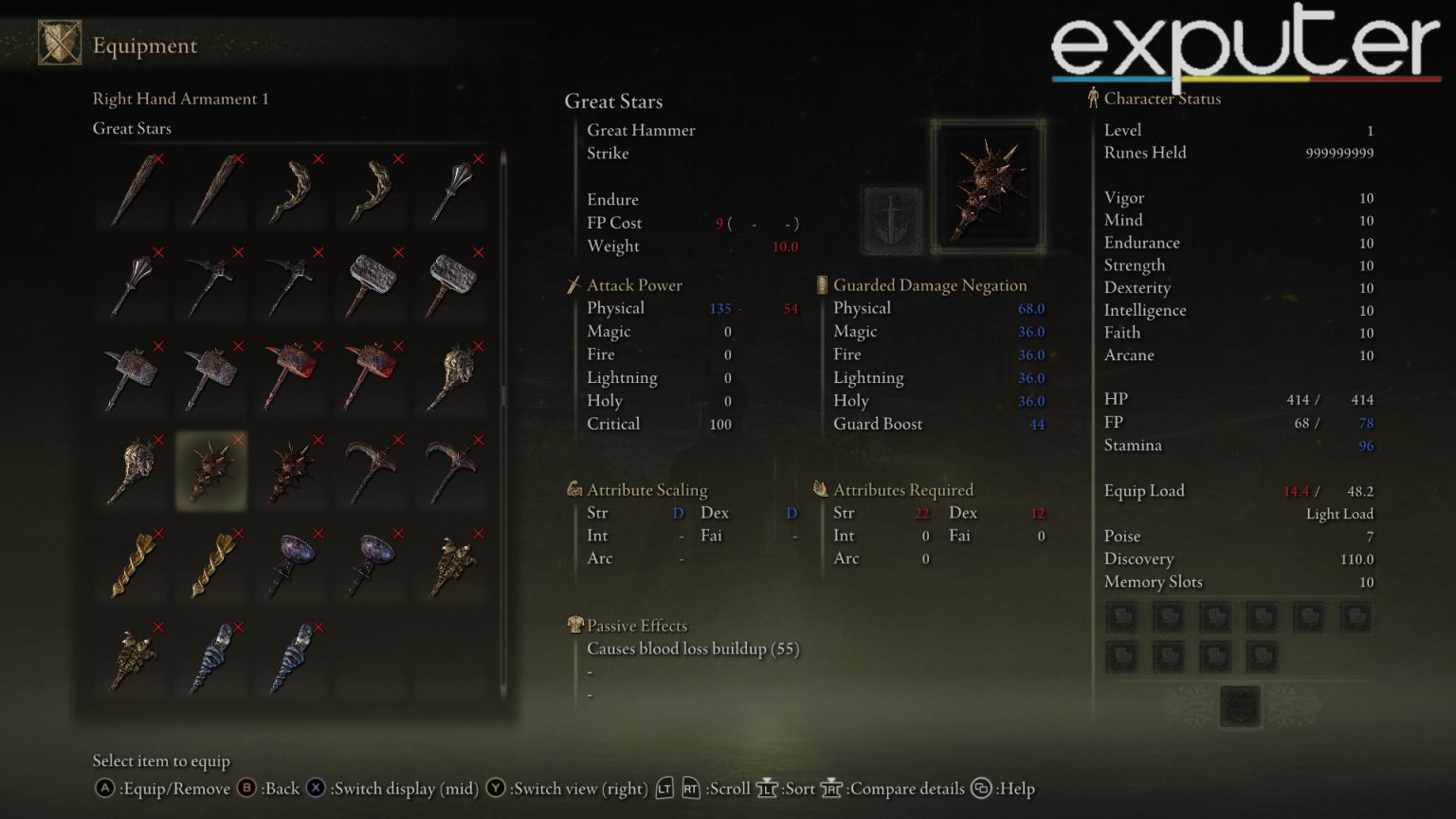The height and width of the screenshot is (819, 1456).
Task: Click the Help button prompt
Action: tap(981, 788)
